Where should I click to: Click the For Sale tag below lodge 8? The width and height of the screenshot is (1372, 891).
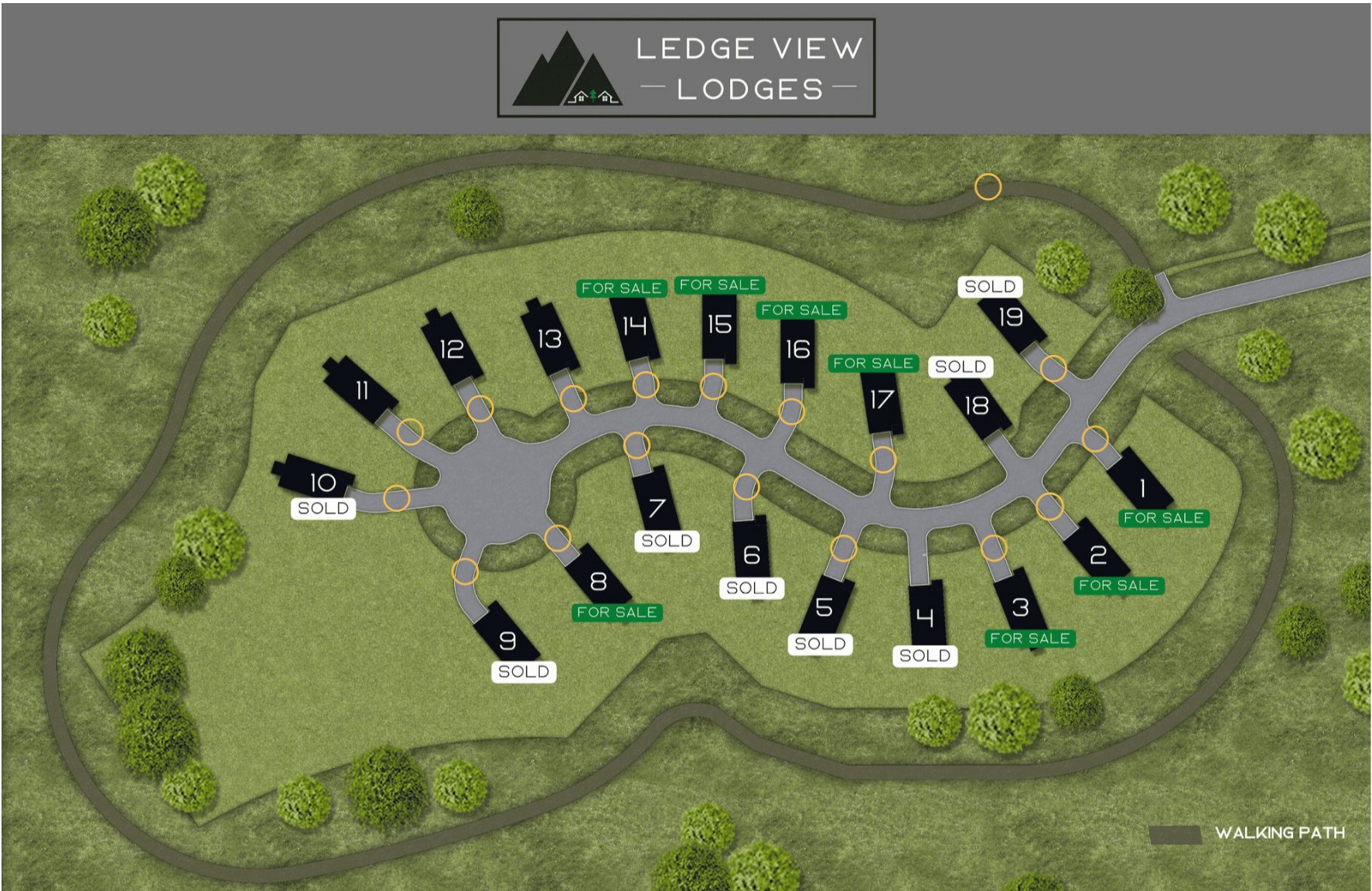click(x=616, y=613)
